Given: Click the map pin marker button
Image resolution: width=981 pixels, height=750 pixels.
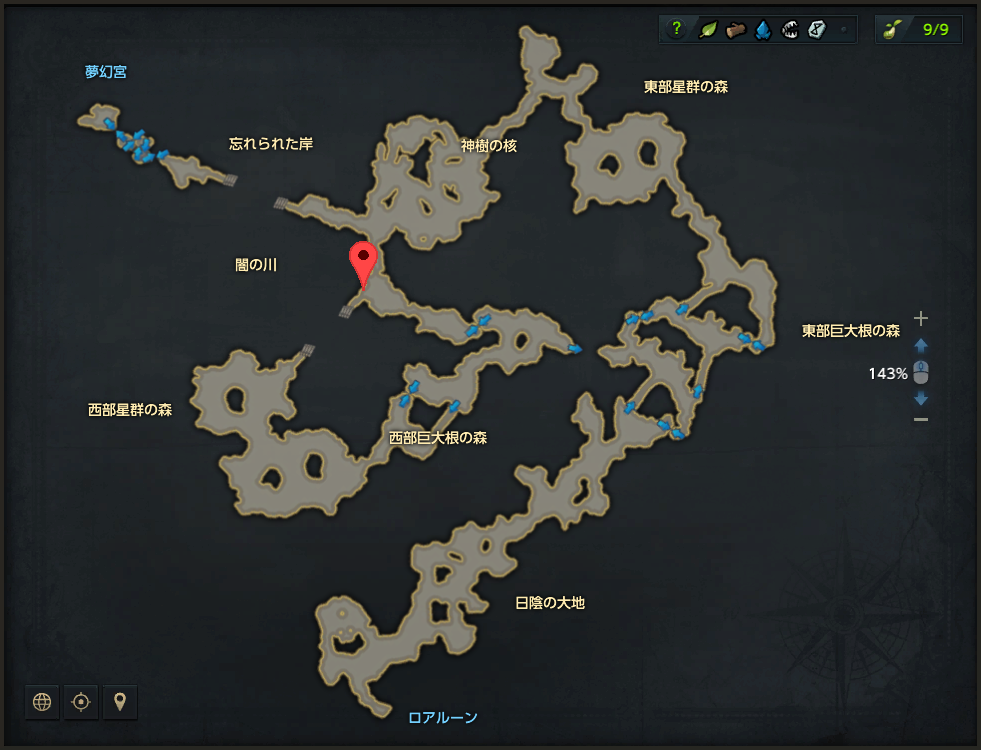Looking at the screenshot, I should (x=120, y=702).
